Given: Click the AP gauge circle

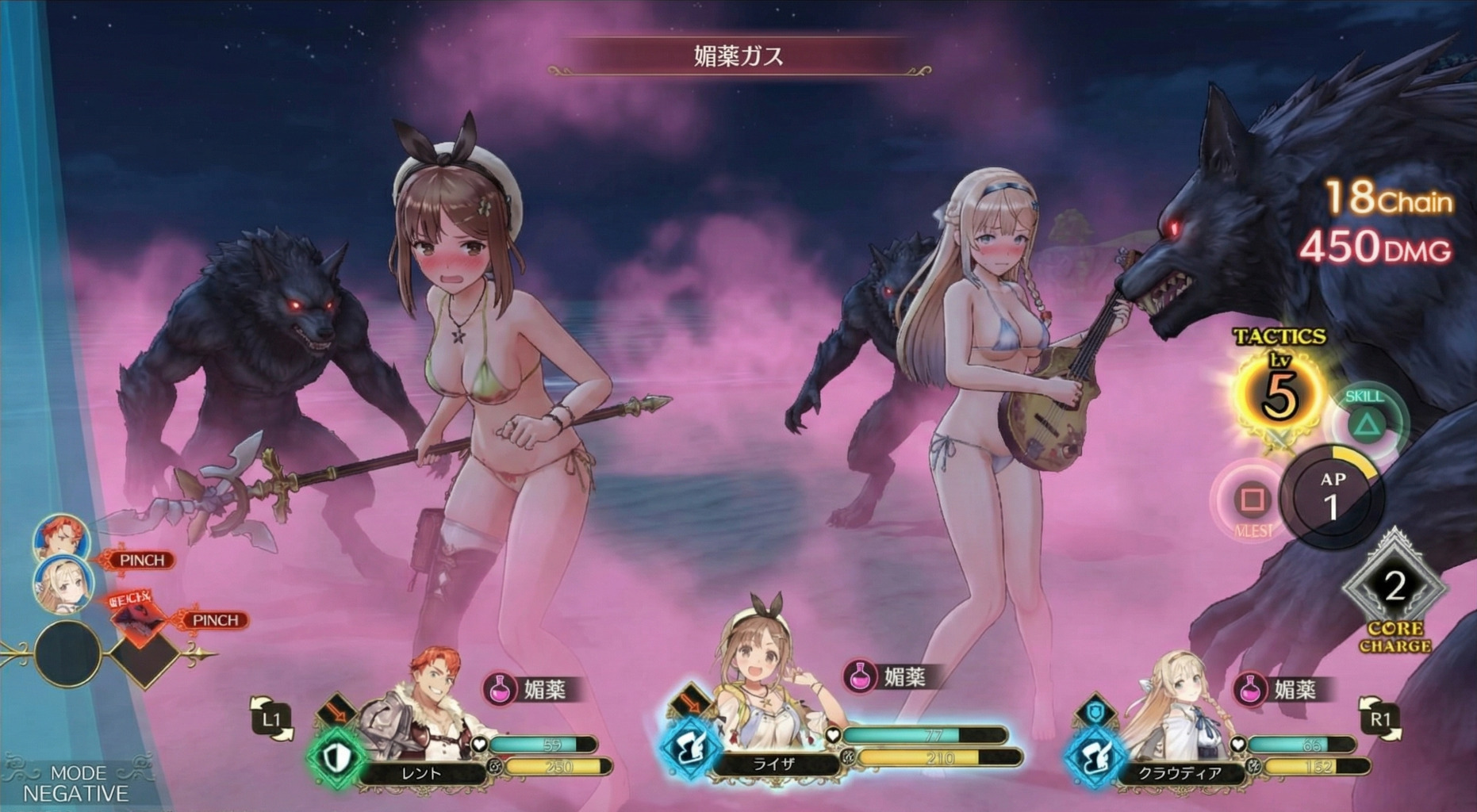Looking at the screenshot, I should click(x=1332, y=496).
